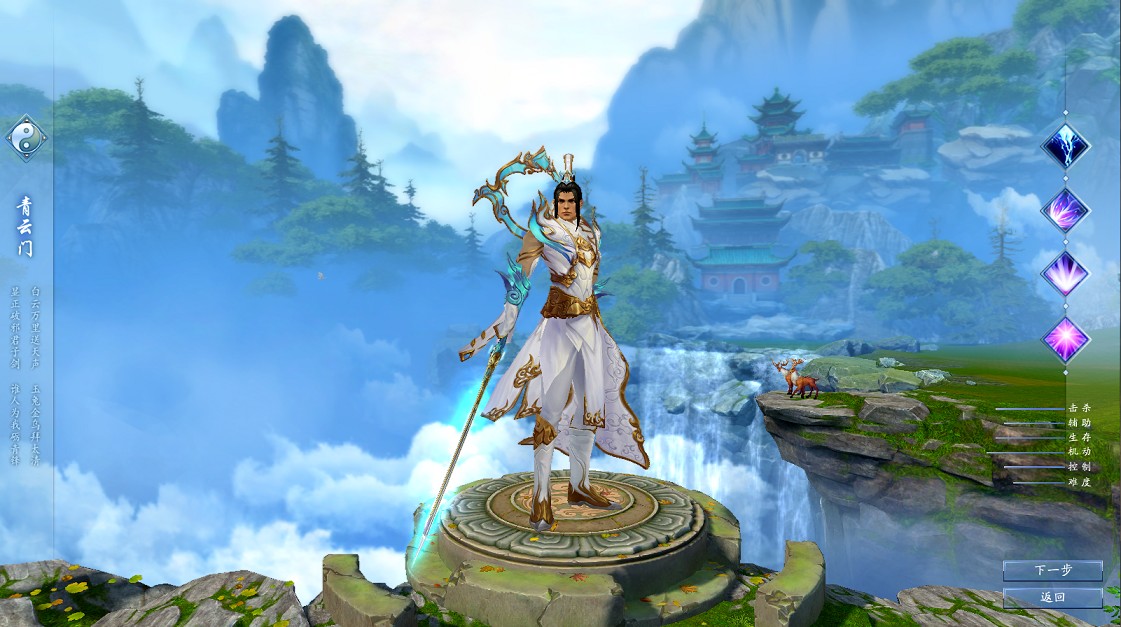
Task: Go back with the 返回 button
Action: pos(1052,598)
